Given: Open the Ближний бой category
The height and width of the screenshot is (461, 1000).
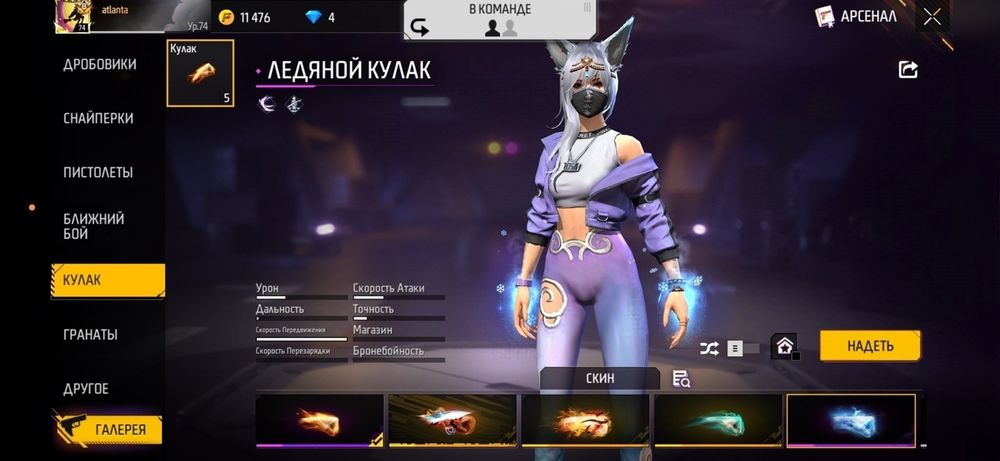Looking at the screenshot, I should tap(94, 226).
